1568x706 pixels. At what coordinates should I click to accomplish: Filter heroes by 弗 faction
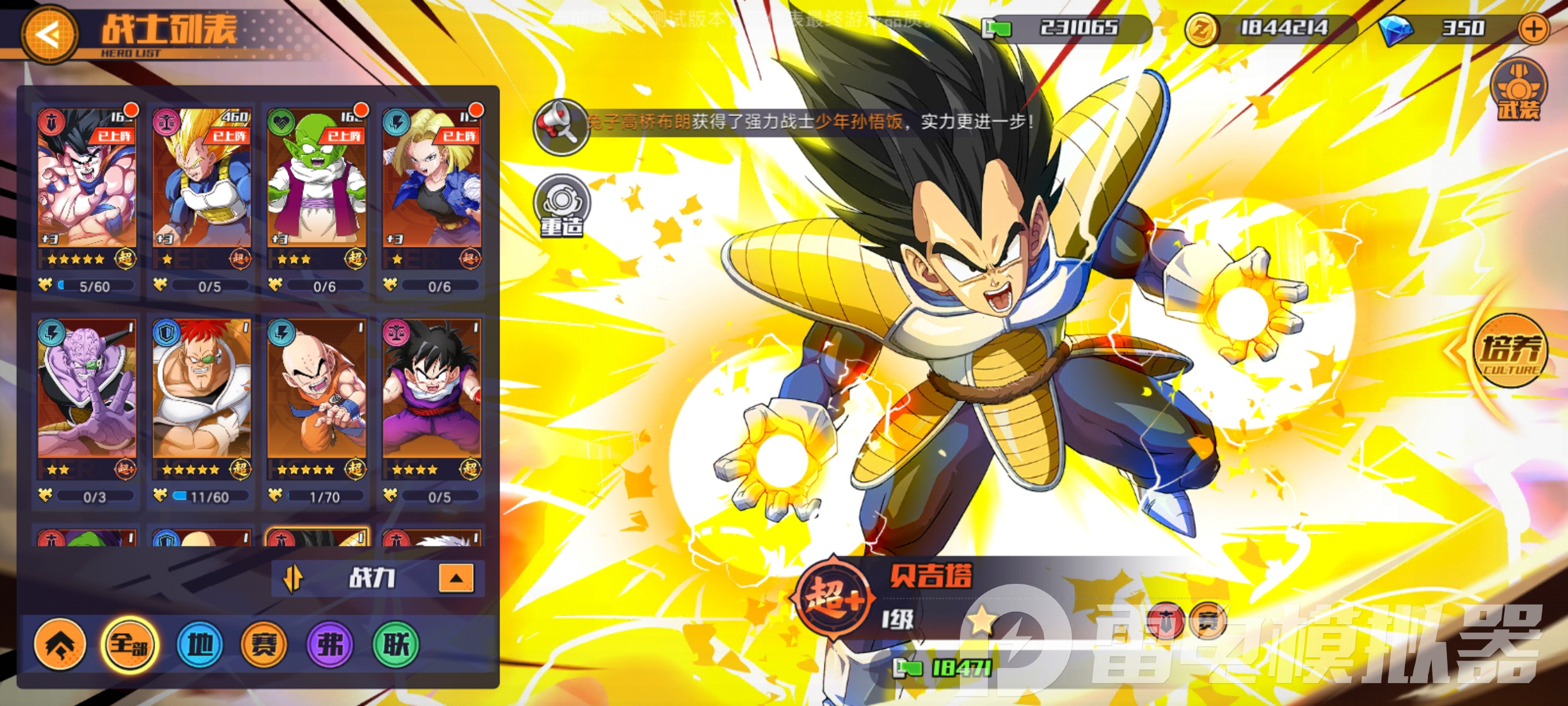click(x=330, y=643)
